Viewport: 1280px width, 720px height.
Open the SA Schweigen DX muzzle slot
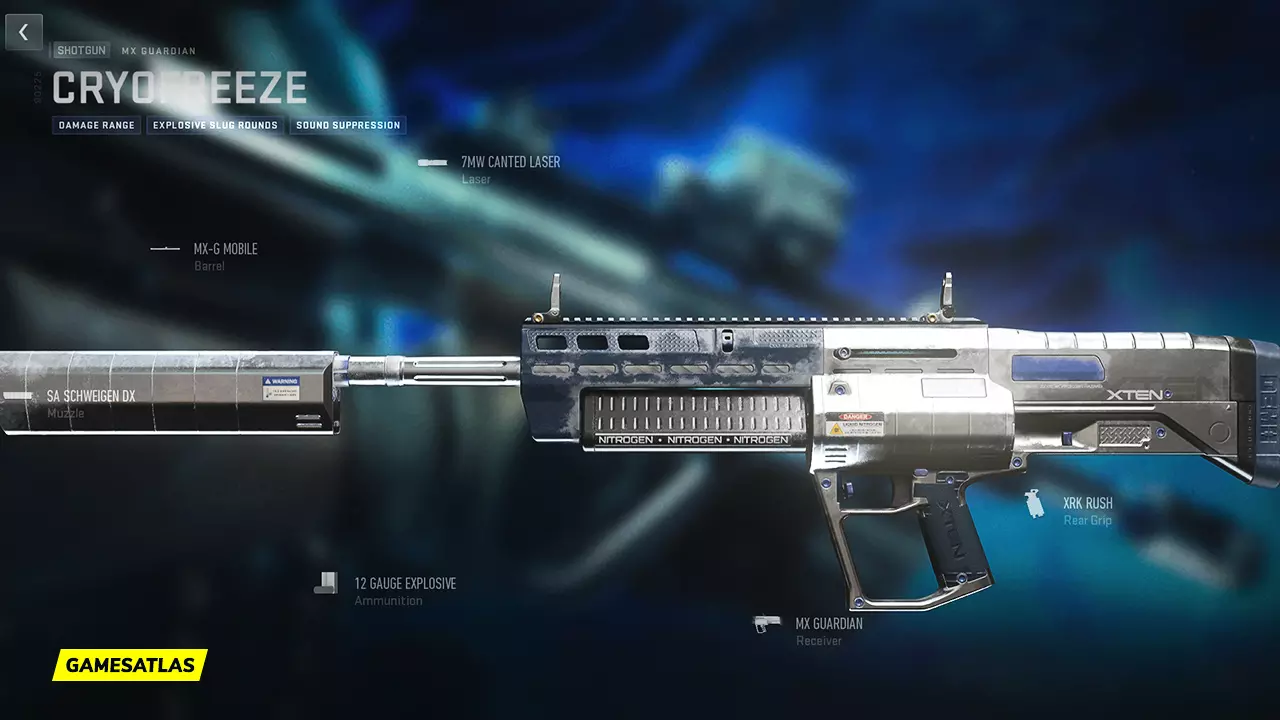click(x=90, y=396)
